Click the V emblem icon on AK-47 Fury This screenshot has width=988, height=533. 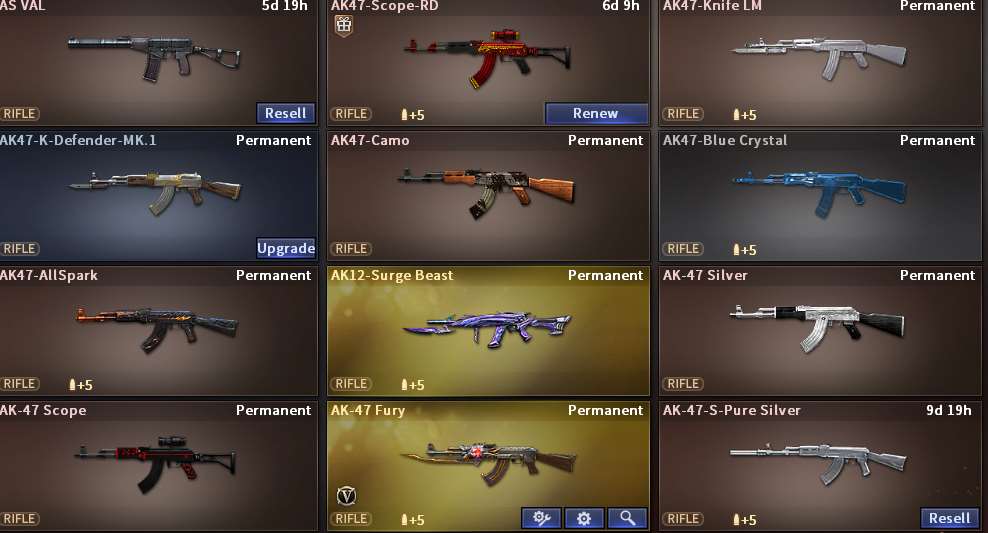point(347,495)
